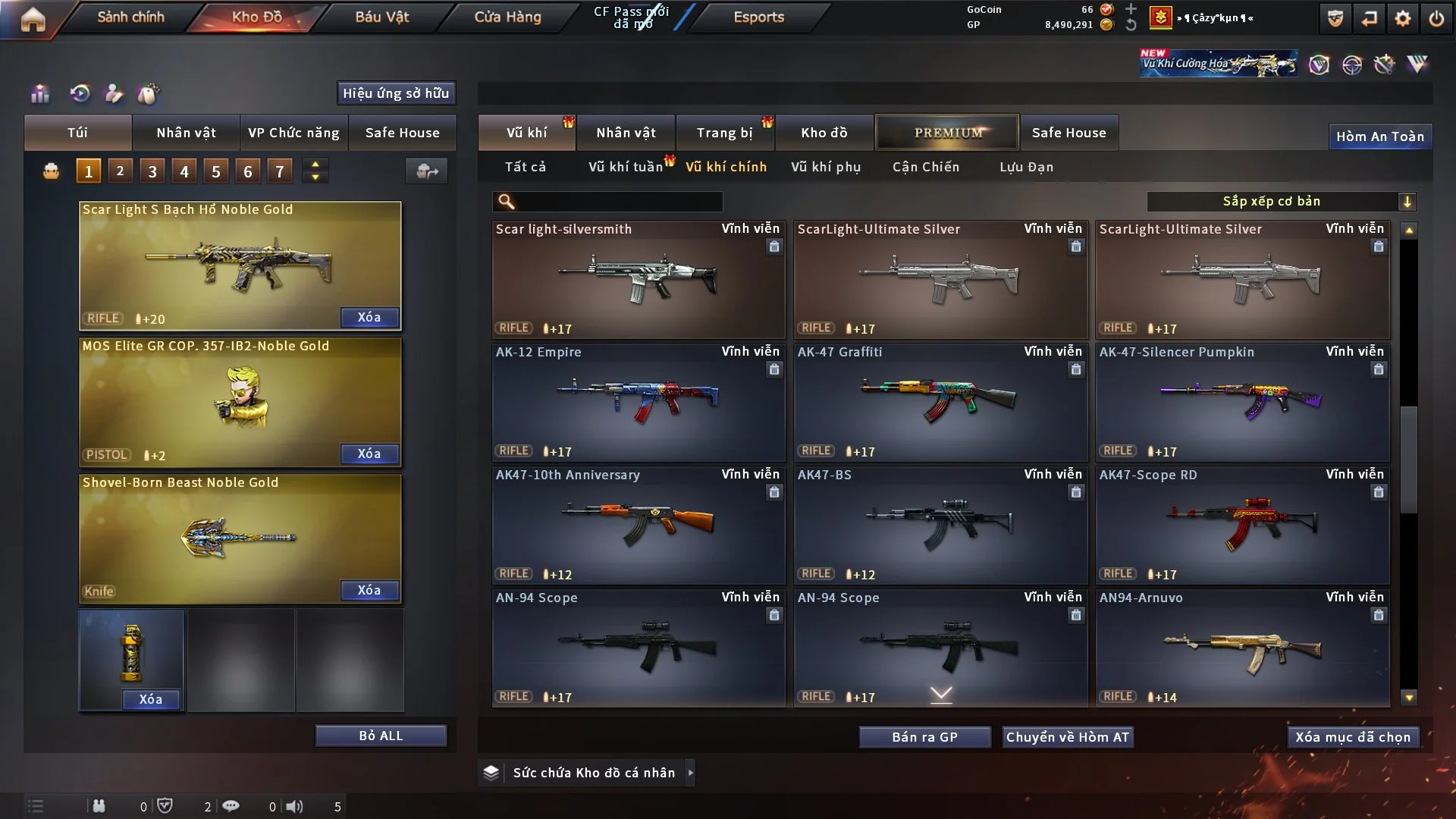Choose the AK-12 Empire rifle

(638, 402)
